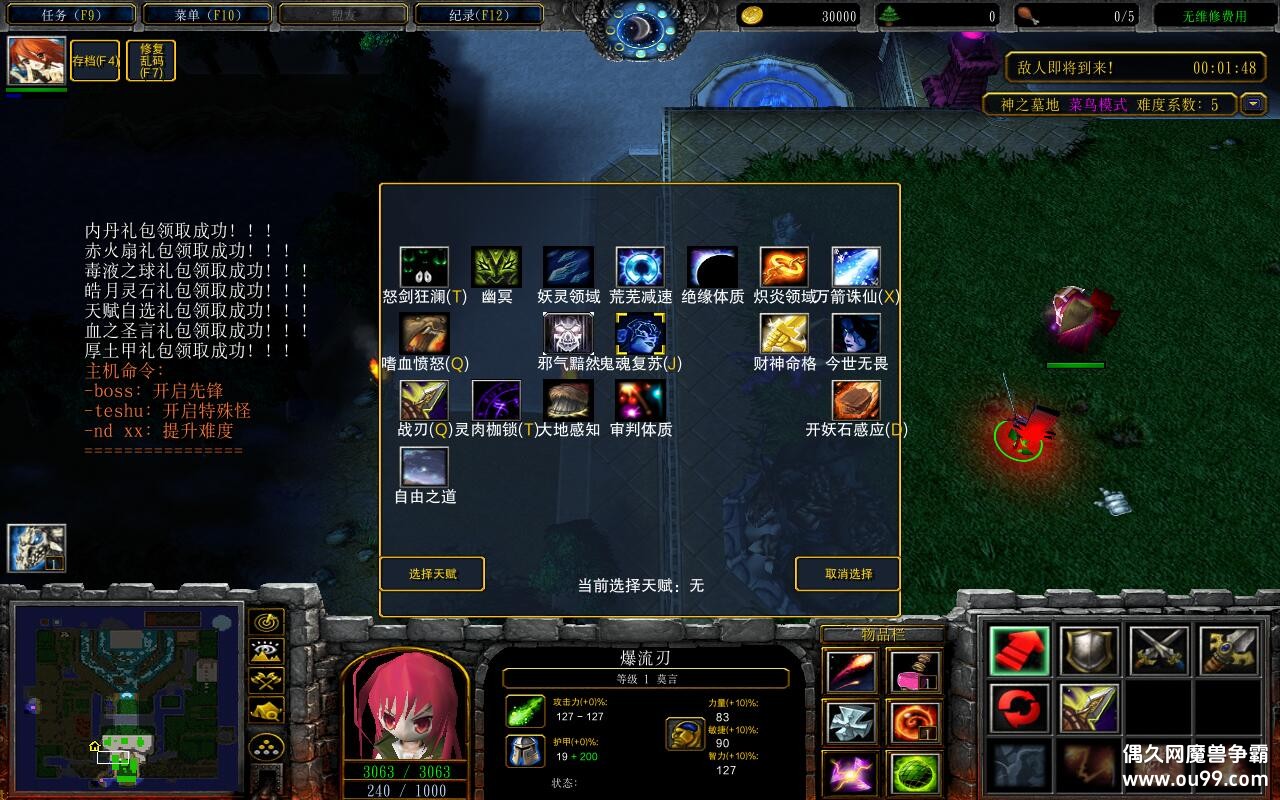
Task: Choose the 财神命格 talent
Action: pos(784,334)
